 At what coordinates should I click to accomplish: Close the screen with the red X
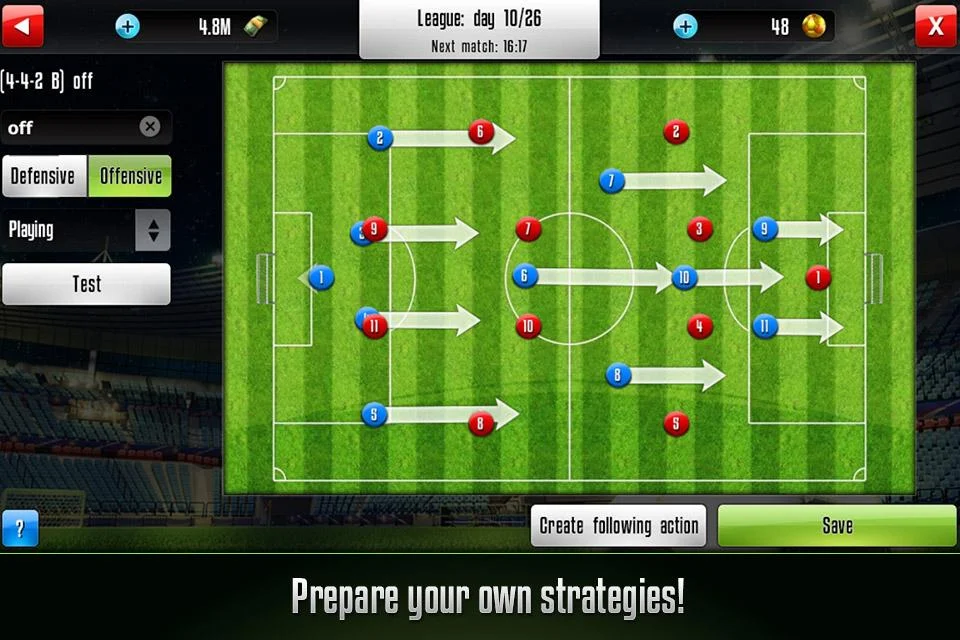[x=936, y=26]
